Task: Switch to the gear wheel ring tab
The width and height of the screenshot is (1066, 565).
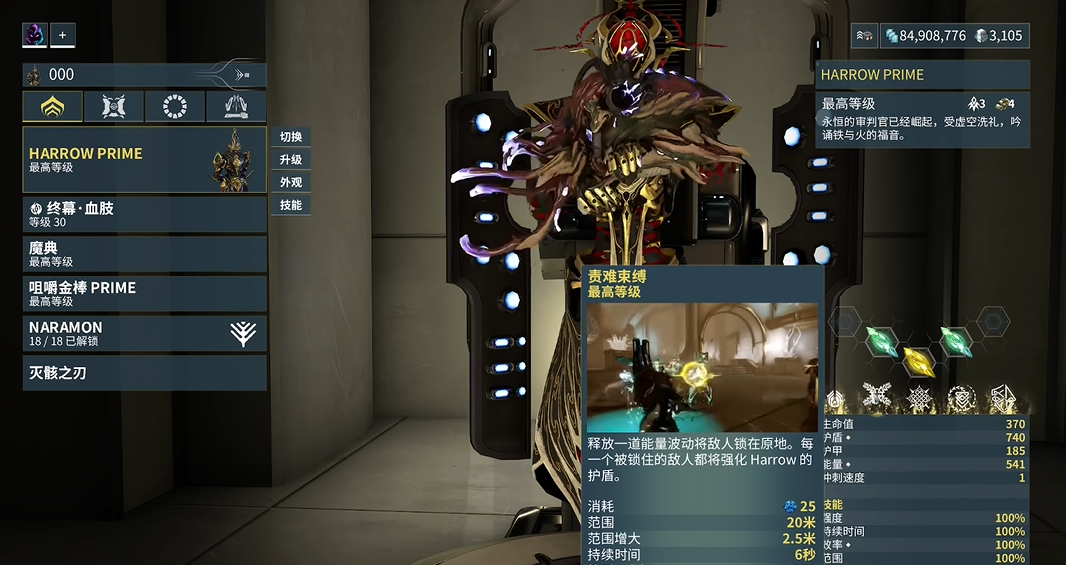Action: (175, 106)
